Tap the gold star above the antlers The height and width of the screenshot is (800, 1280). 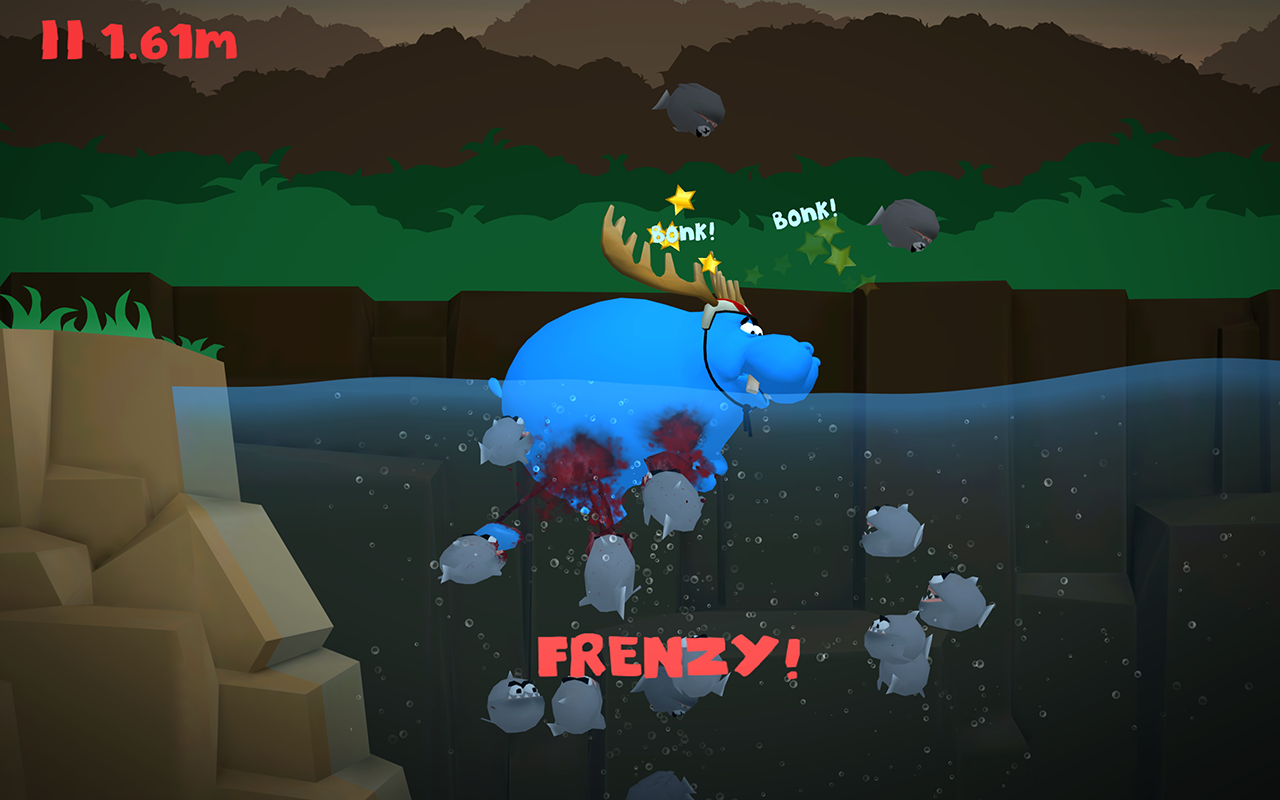[x=680, y=197]
